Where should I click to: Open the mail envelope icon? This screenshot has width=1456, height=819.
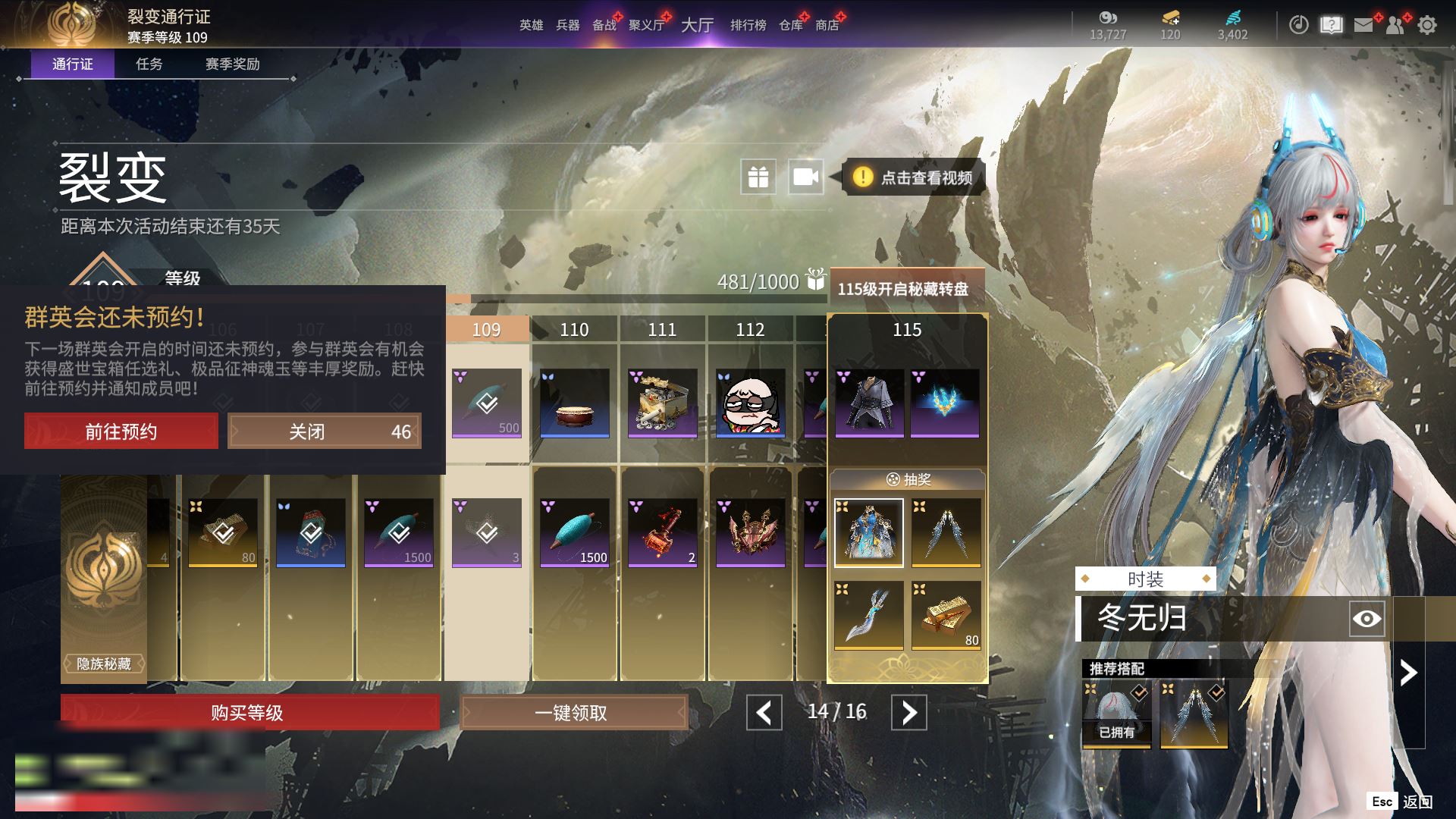pos(1363,25)
